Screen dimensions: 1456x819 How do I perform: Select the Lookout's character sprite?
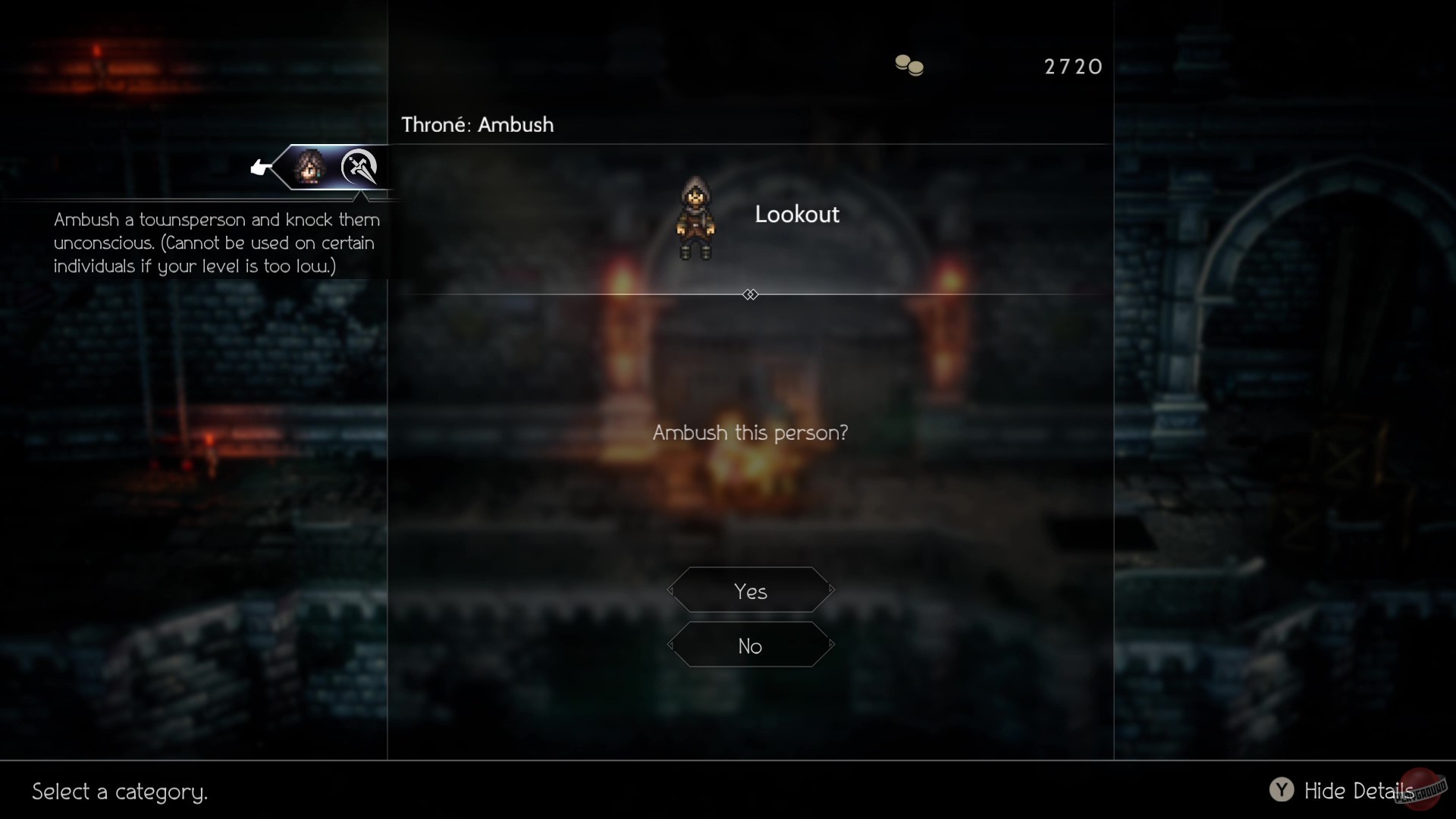pyautogui.click(x=695, y=218)
